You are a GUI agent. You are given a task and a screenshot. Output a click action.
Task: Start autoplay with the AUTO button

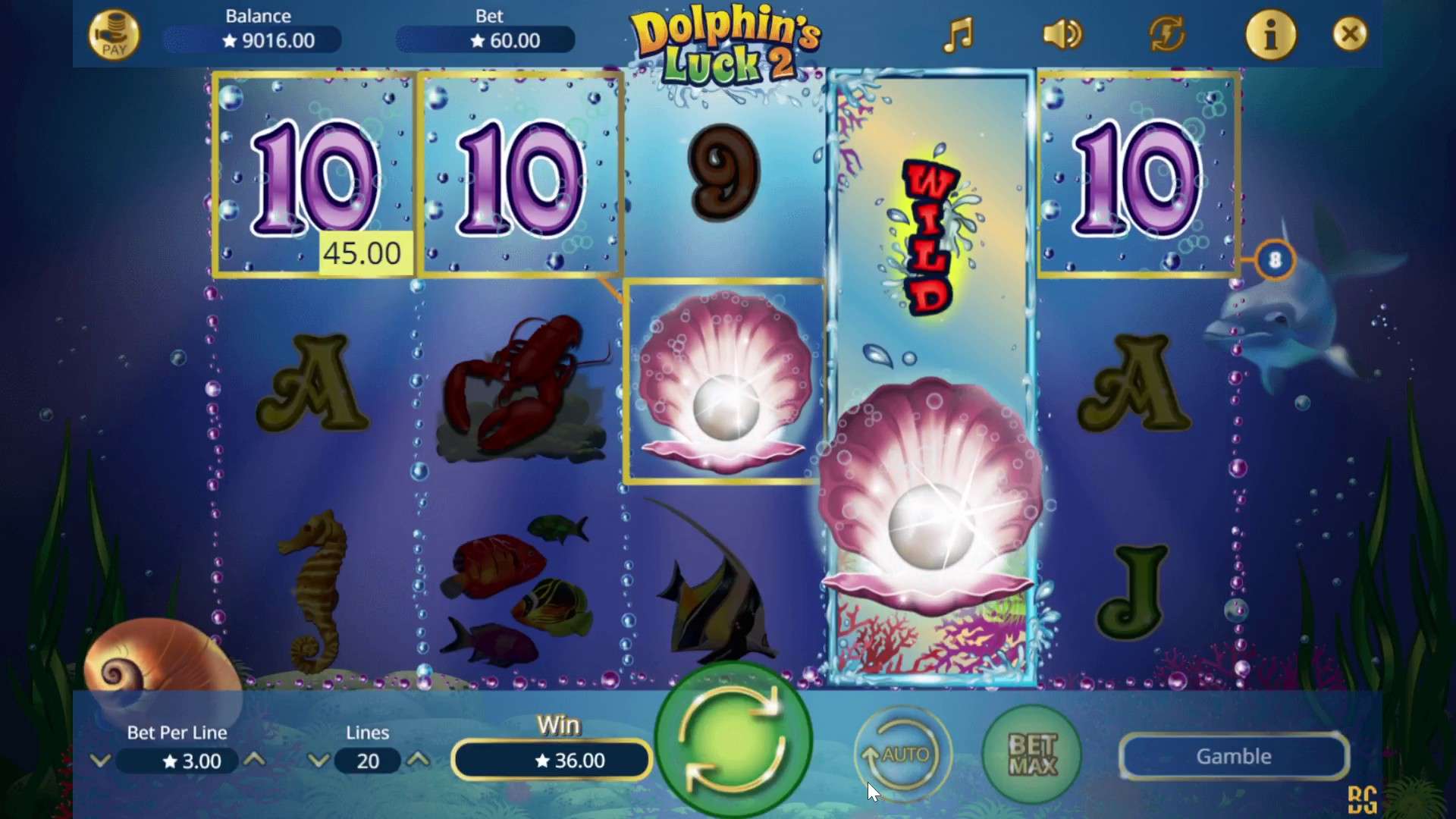click(x=902, y=755)
